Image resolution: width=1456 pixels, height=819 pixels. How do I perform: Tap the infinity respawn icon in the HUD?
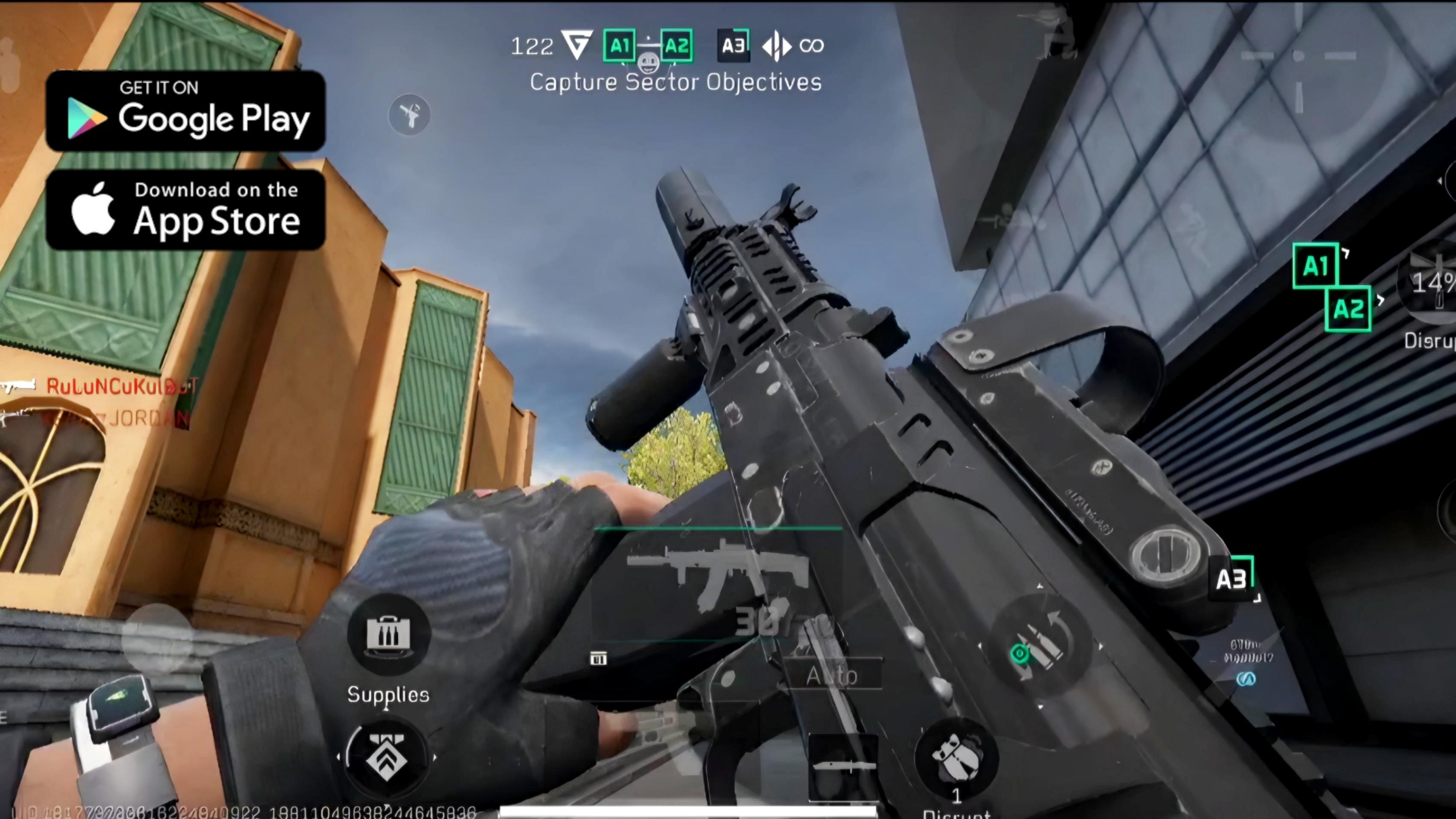(813, 46)
